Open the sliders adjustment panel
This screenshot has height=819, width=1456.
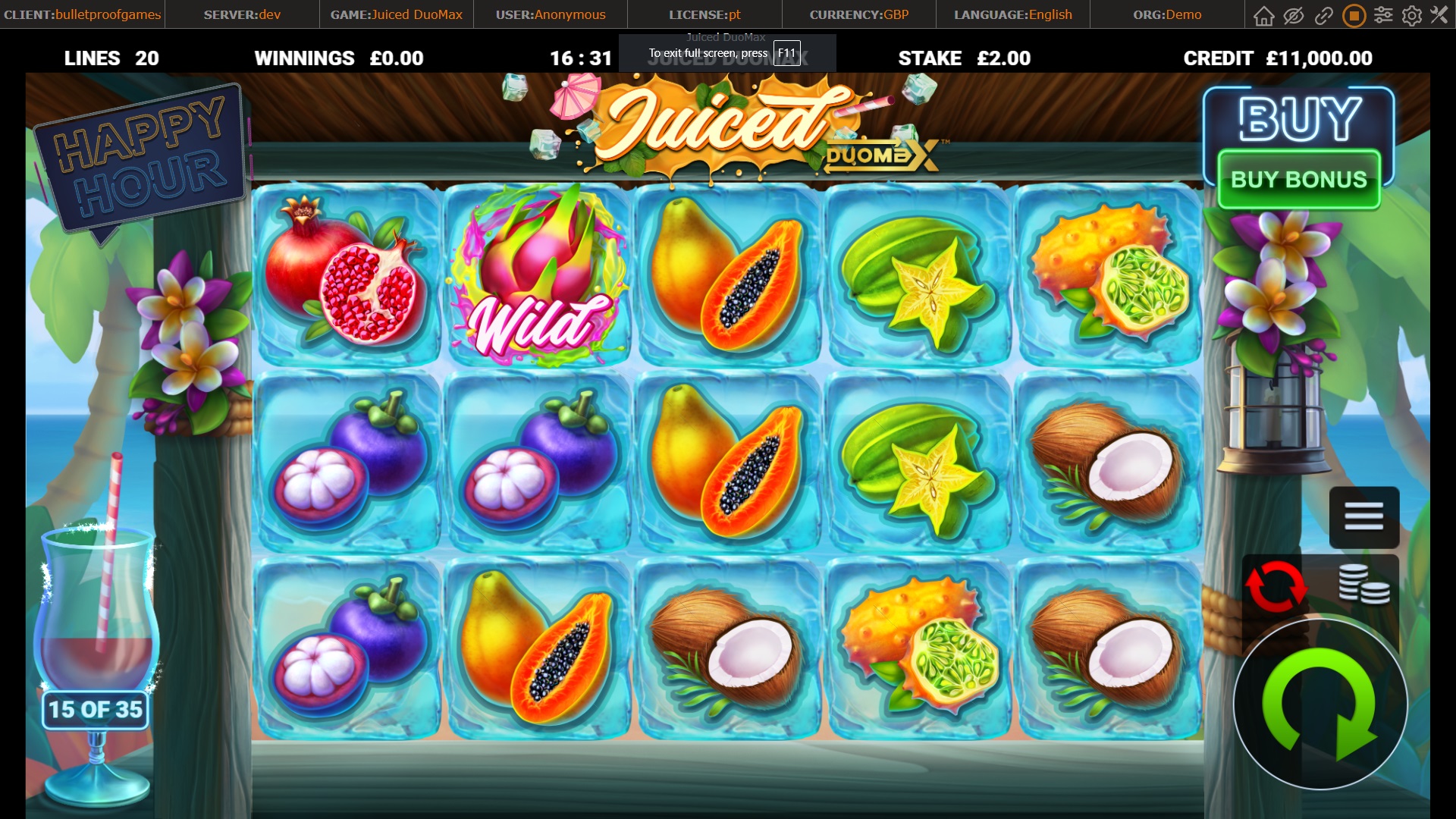pyautogui.click(x=1383, y=15)
